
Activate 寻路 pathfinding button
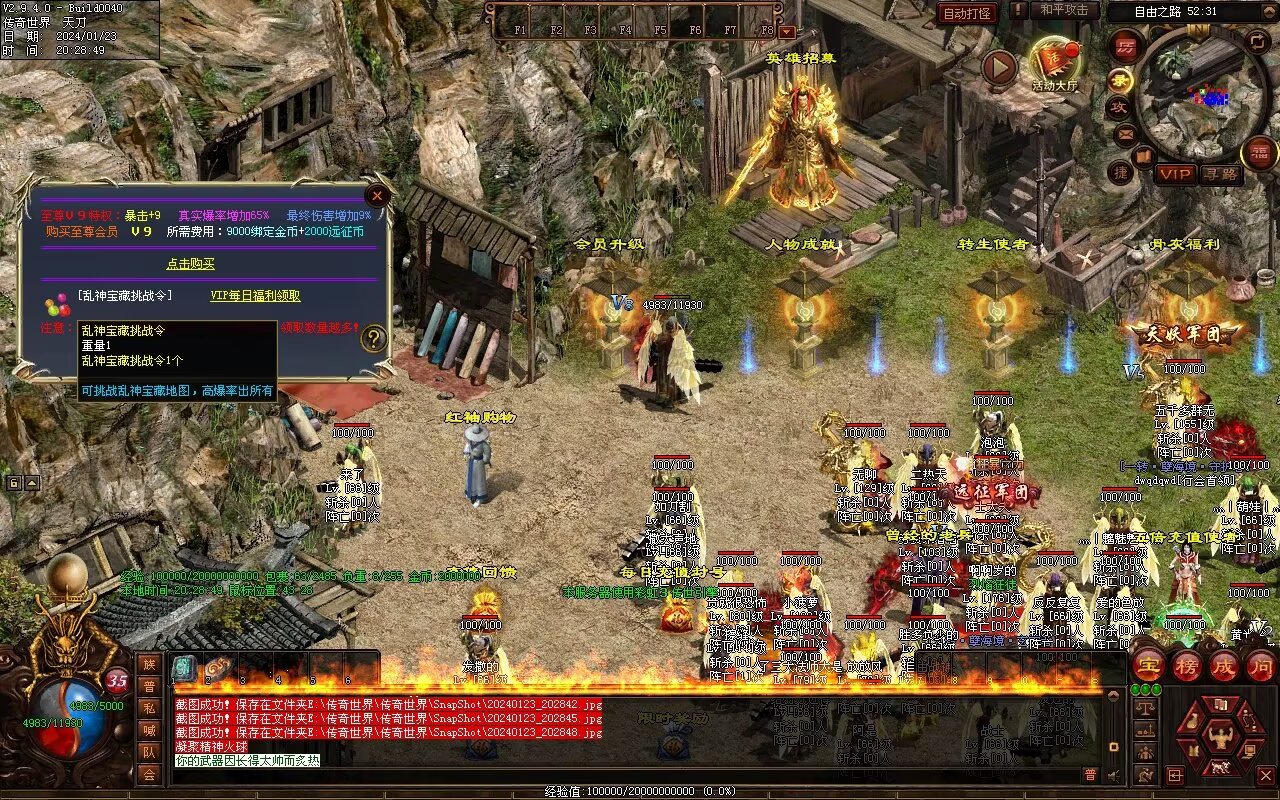(1220, 174)
